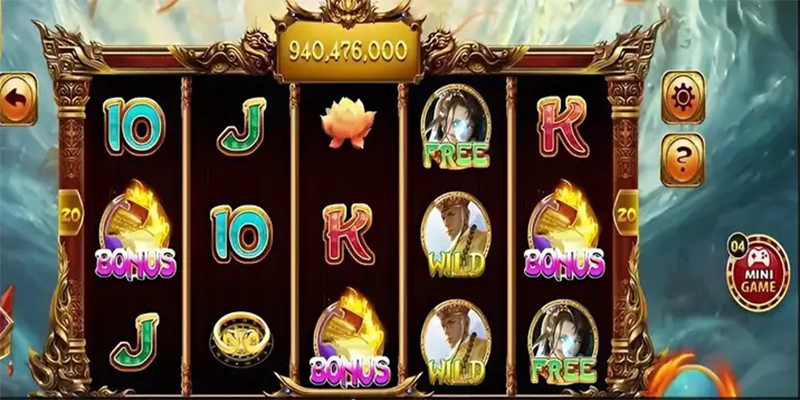Open settings with the gear button
This screenshot has height=400, width=800.
[683, 97]
